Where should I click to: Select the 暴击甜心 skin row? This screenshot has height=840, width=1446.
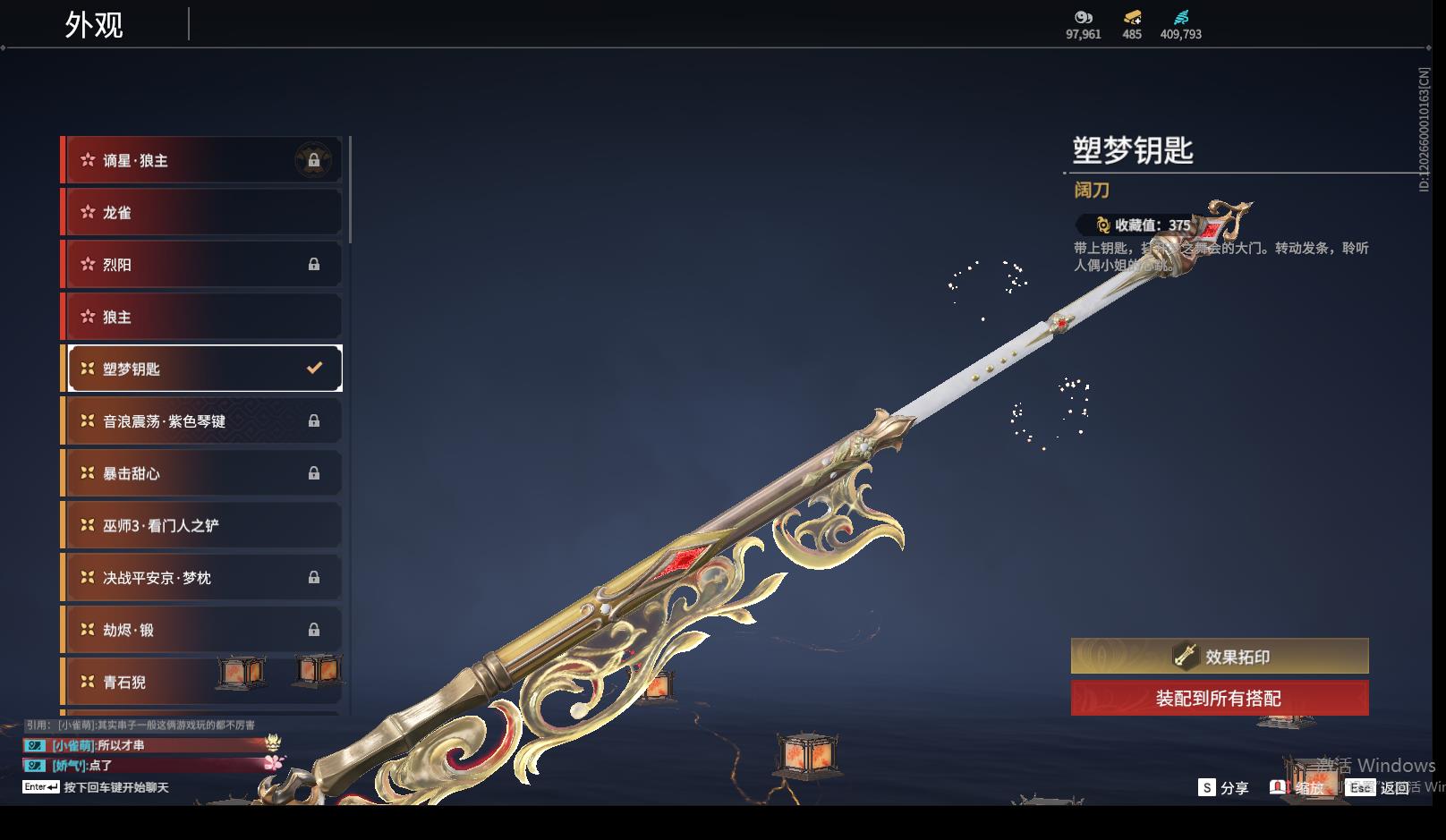pyautogui.click(x=203, y=473)
